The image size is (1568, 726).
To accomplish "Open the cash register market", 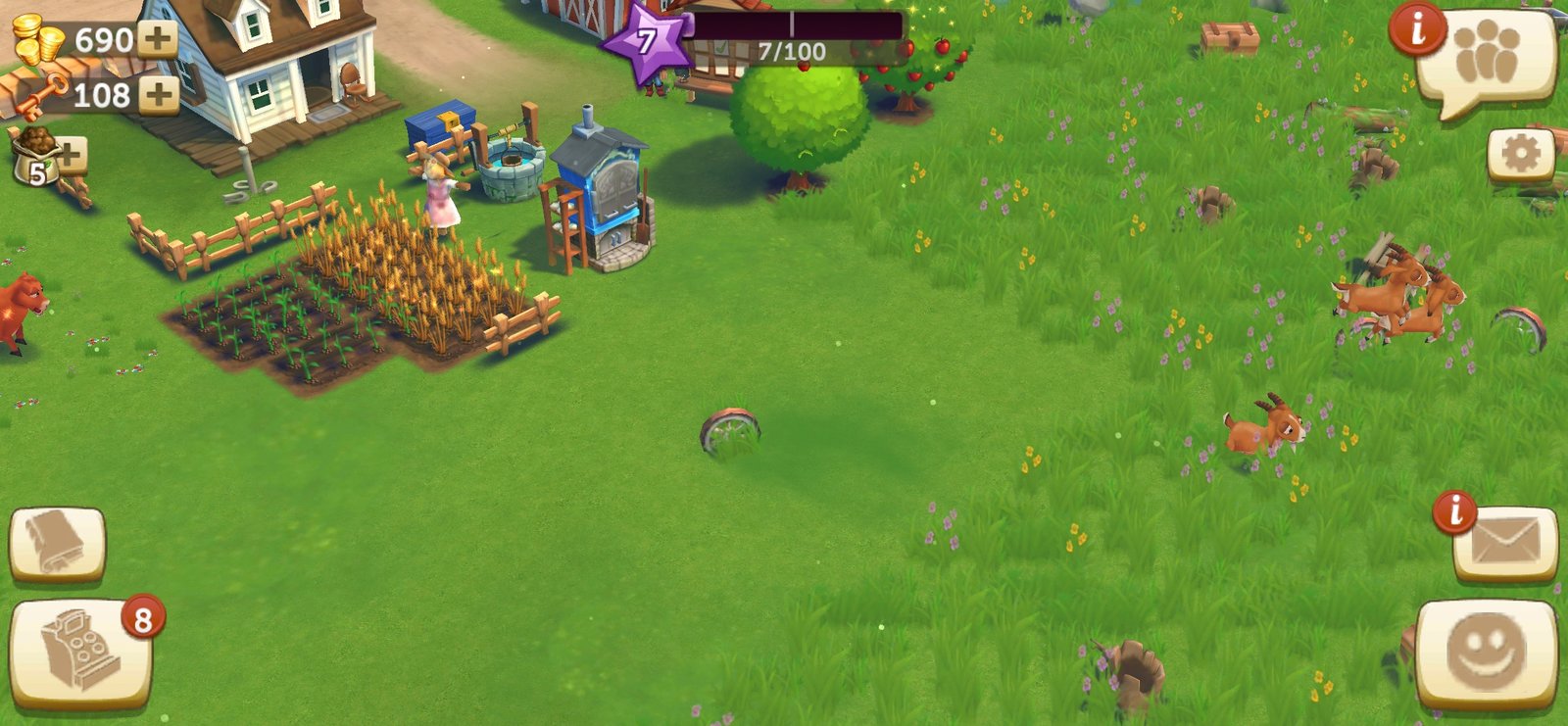I will pyautogui.click(x=80, y=652).
